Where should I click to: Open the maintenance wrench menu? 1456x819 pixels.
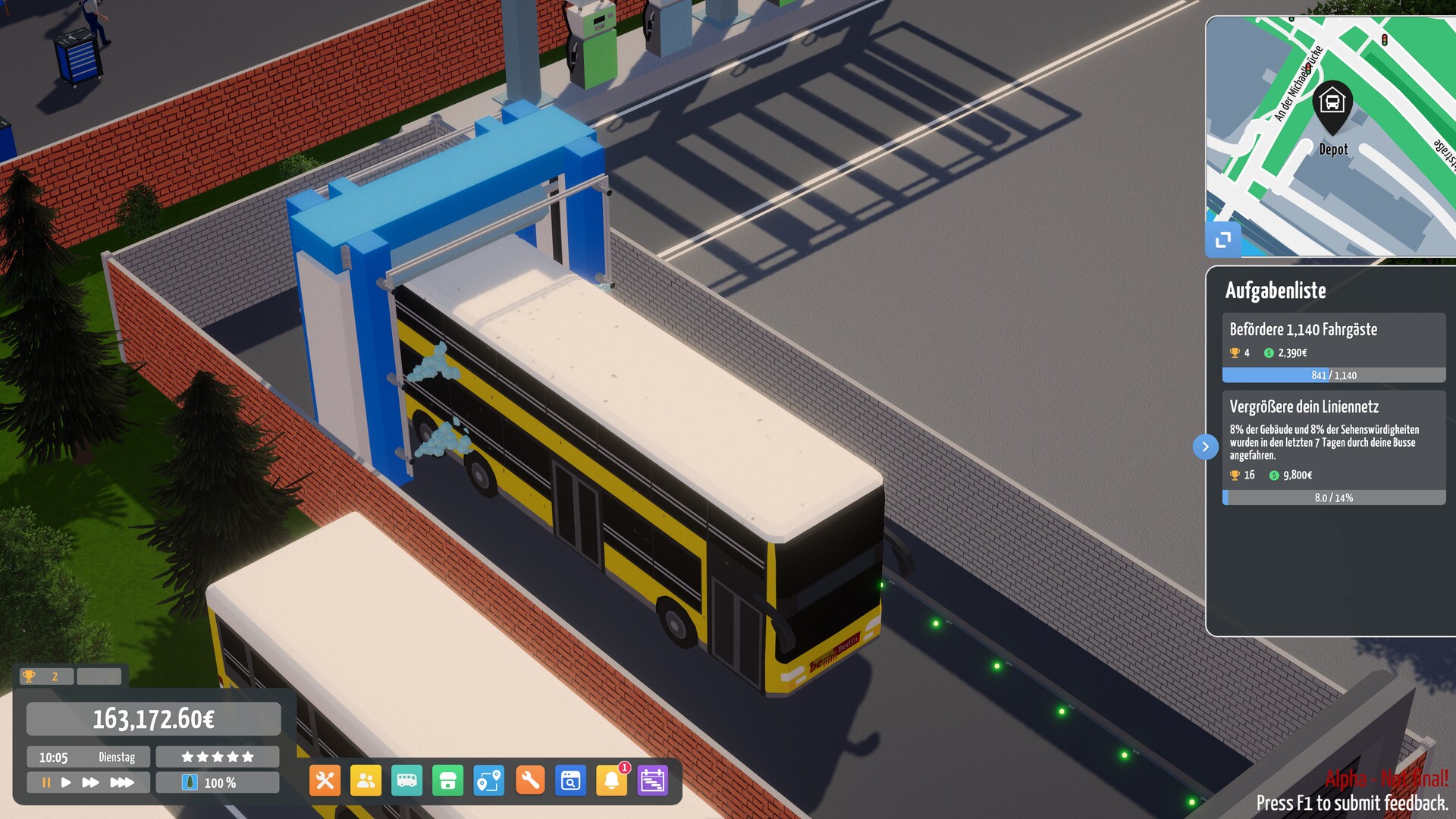click(x=532, y=781)
